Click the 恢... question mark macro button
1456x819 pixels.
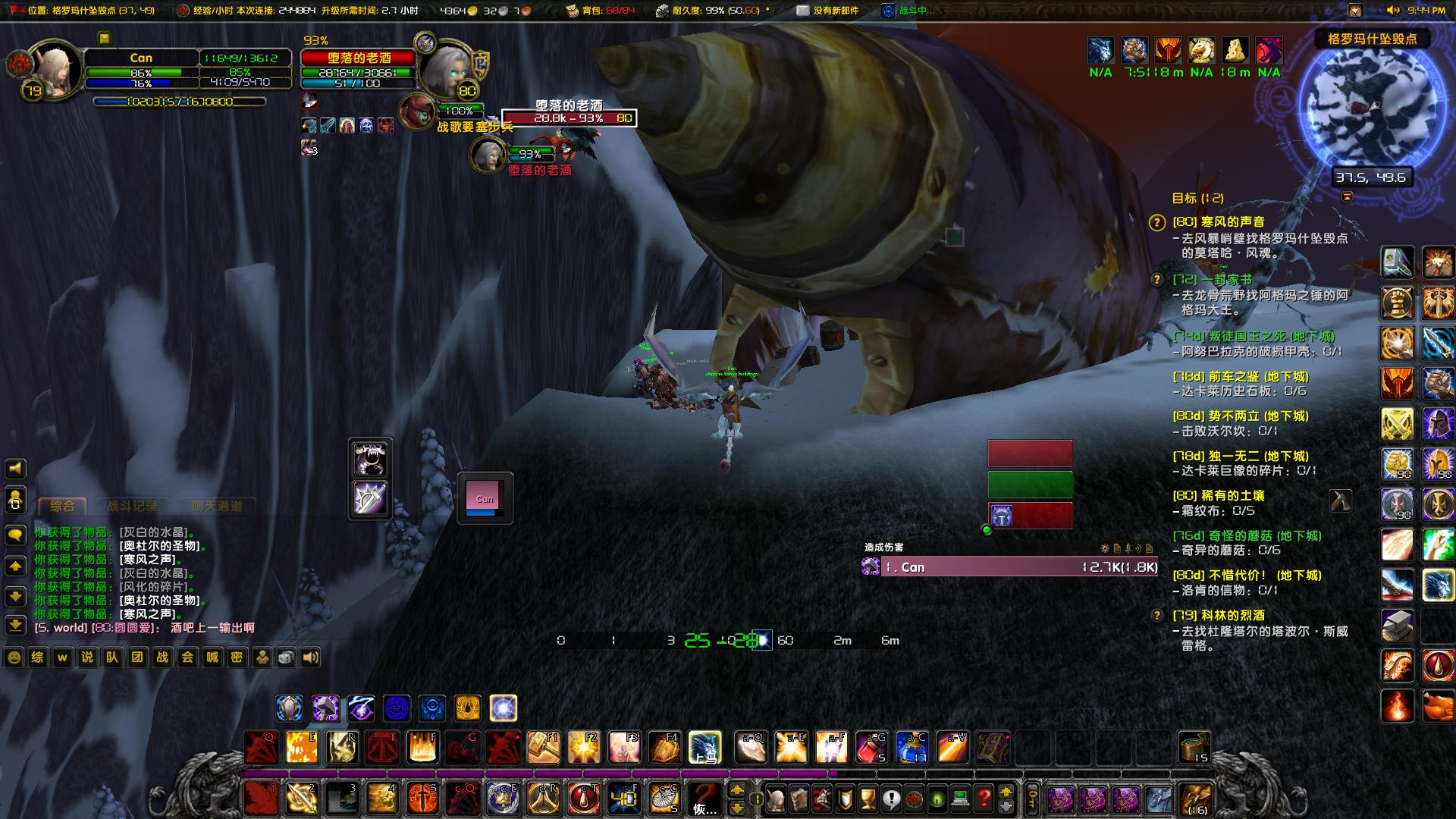[x=704, y=799]
